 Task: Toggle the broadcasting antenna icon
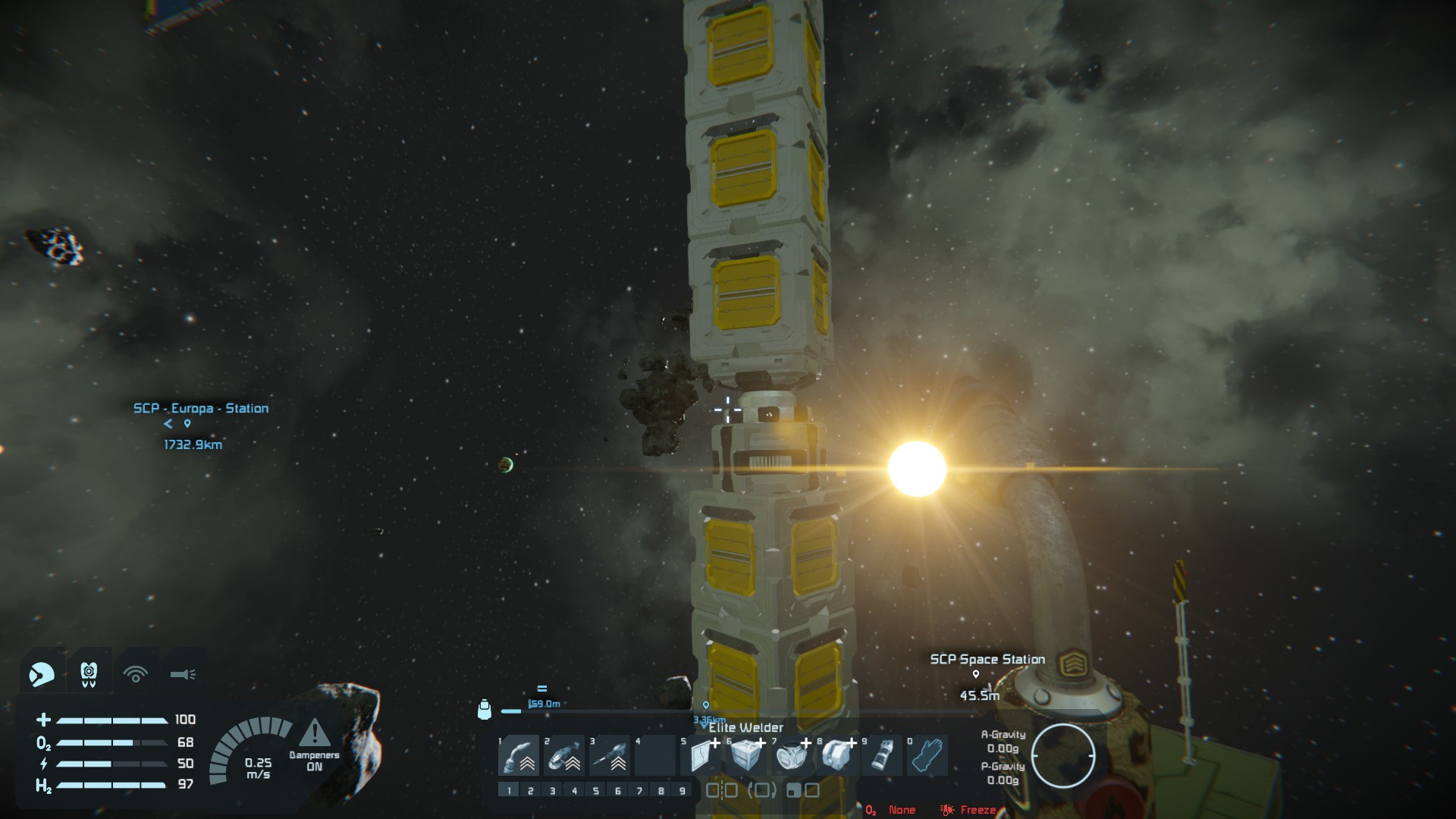click(x=136, y=673)
